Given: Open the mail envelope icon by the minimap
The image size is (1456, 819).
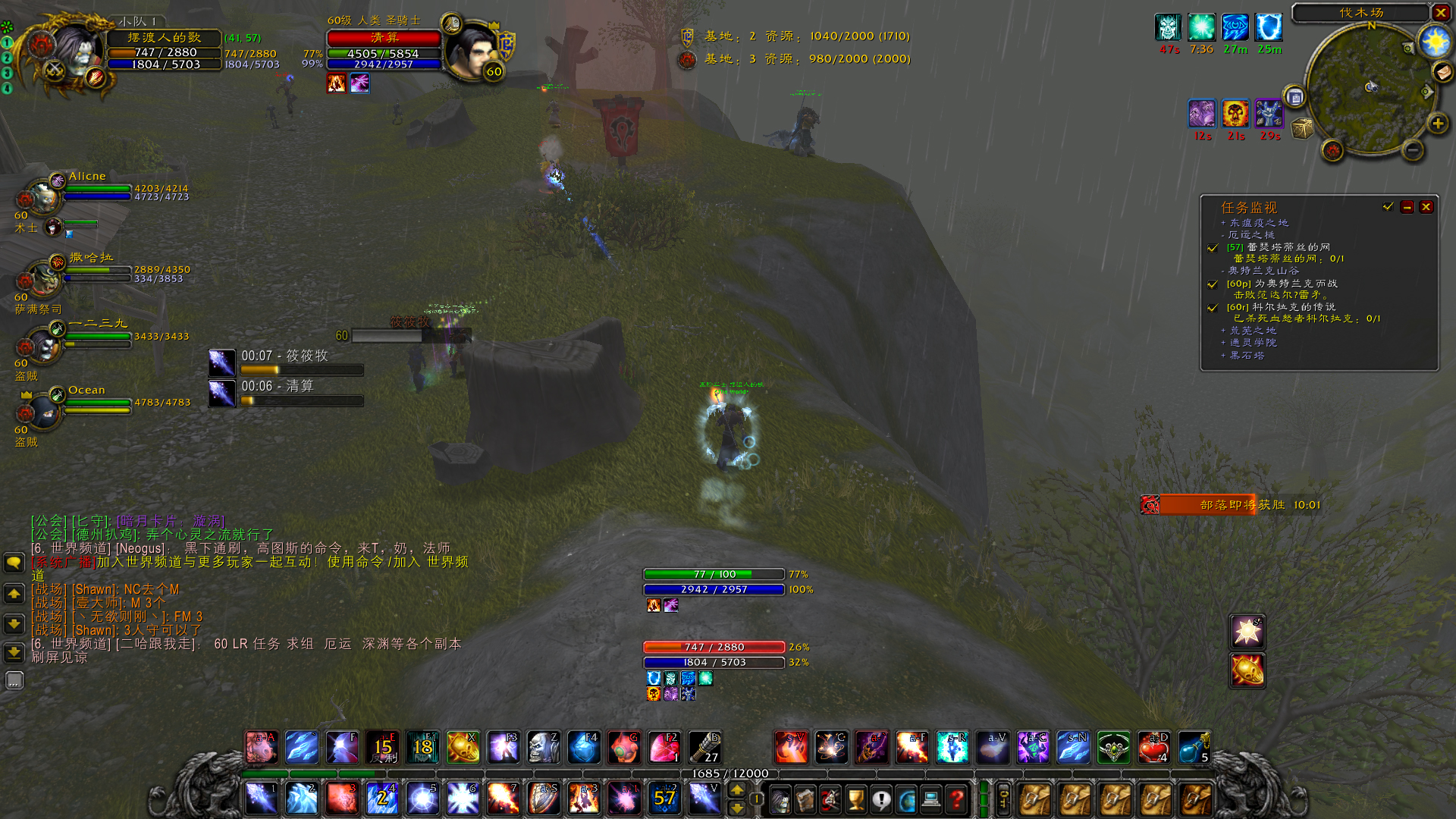Looking at the screenshot, I should coord(1442,71).
